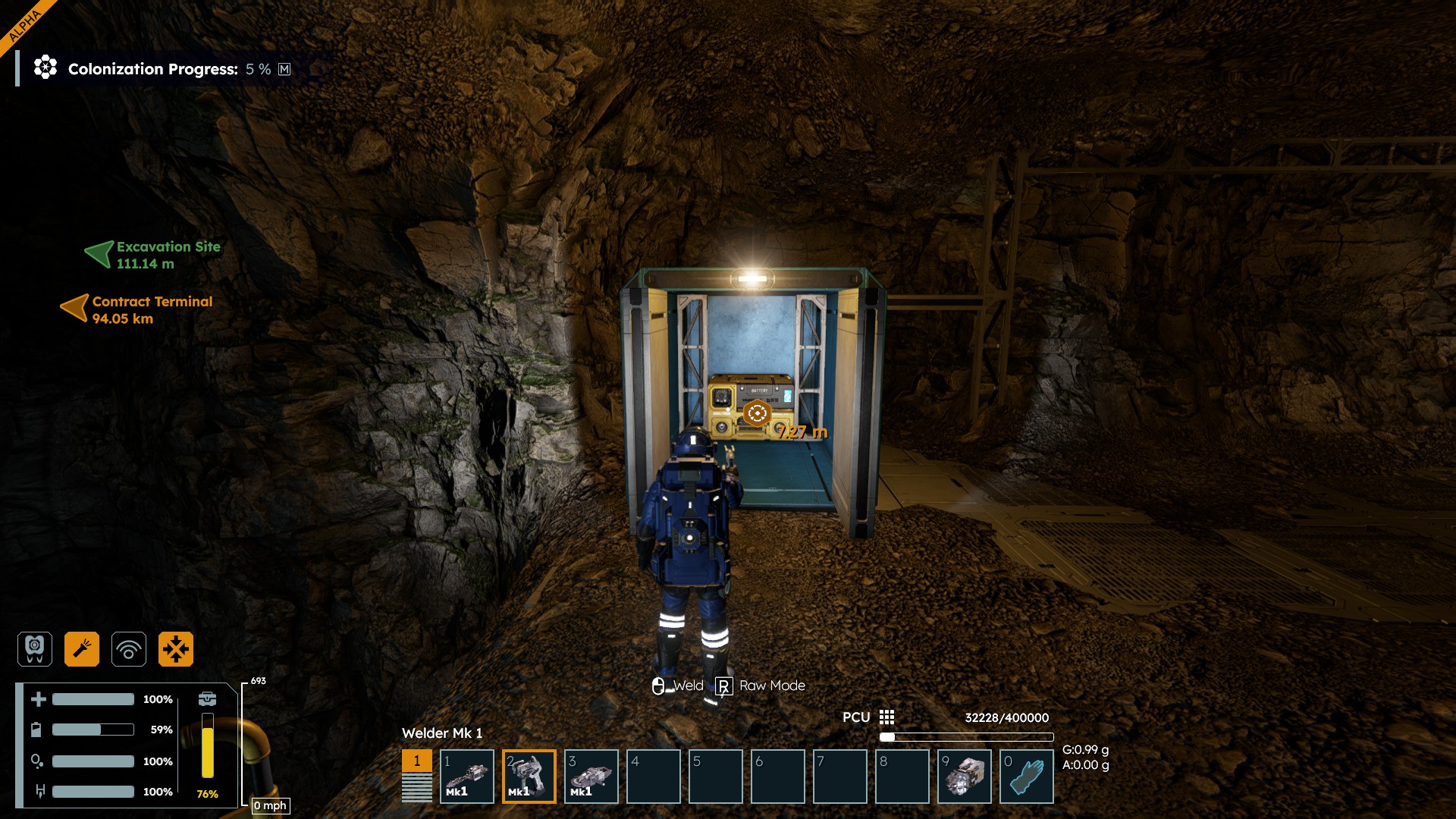
Task: Toggle the flashlight icon
Action: [82, 649]
